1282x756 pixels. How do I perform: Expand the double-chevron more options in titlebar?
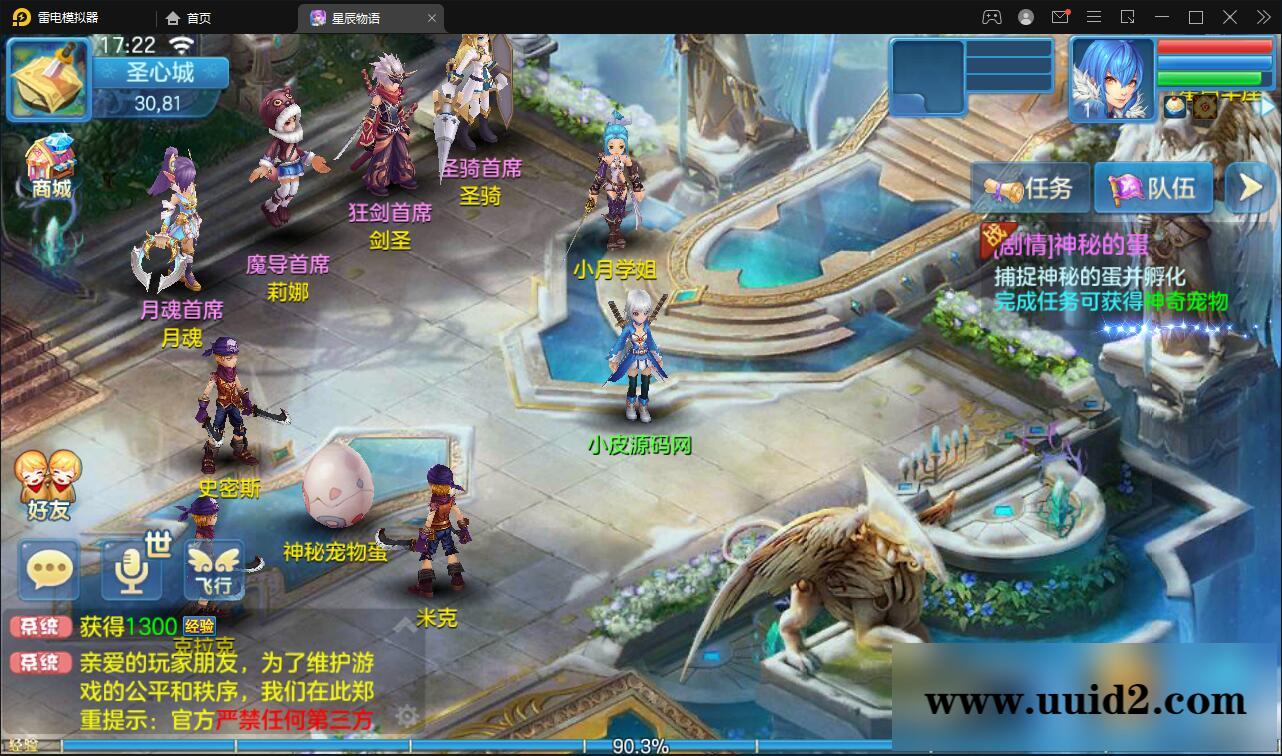tap(1263, 17)
